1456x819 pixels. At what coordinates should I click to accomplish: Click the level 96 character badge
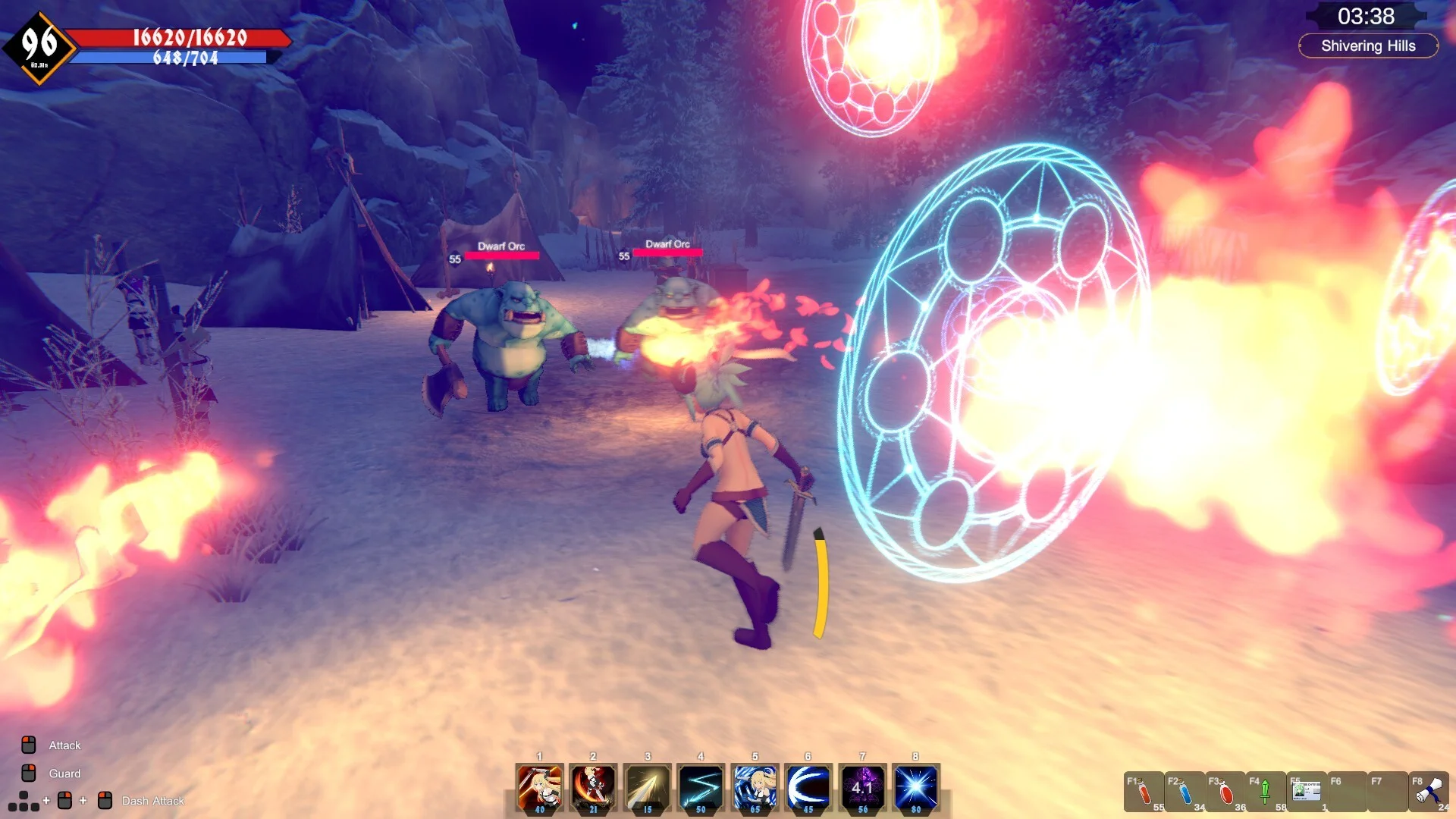[39, 47]
